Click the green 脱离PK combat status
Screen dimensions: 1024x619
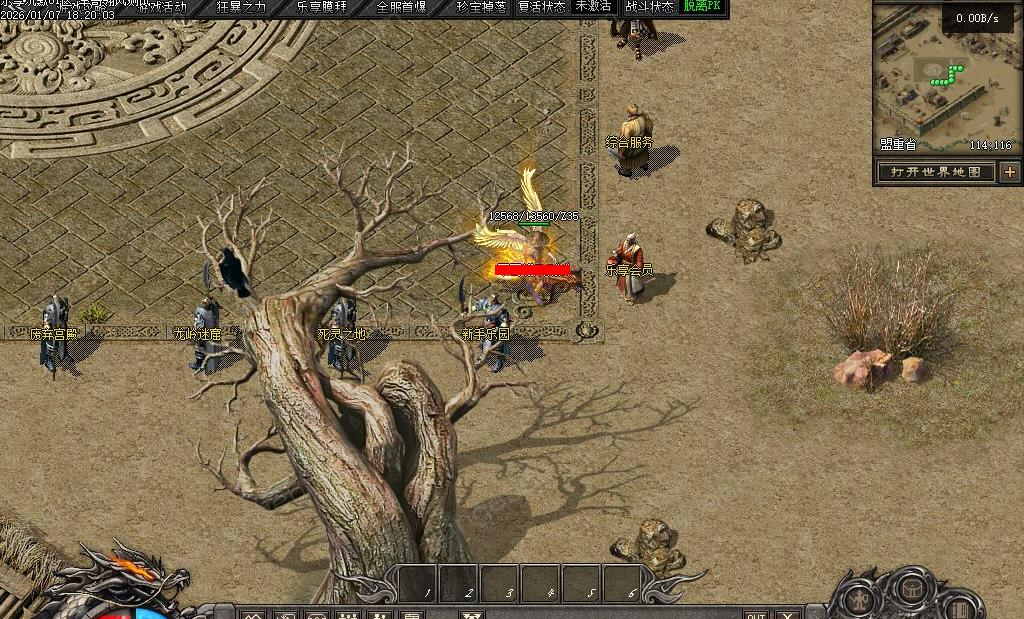click(x=704, y=7)
